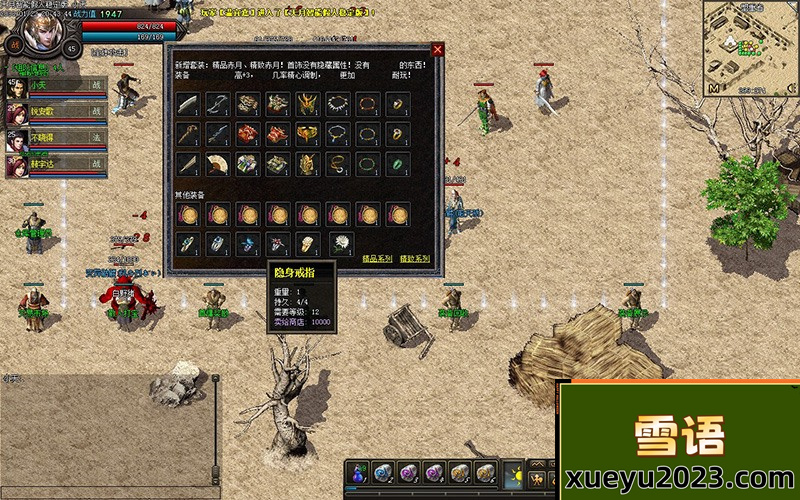This screenshot has height=500, width=800.
Task: Pick the green jade ring slot
Action: click(398, 164)
